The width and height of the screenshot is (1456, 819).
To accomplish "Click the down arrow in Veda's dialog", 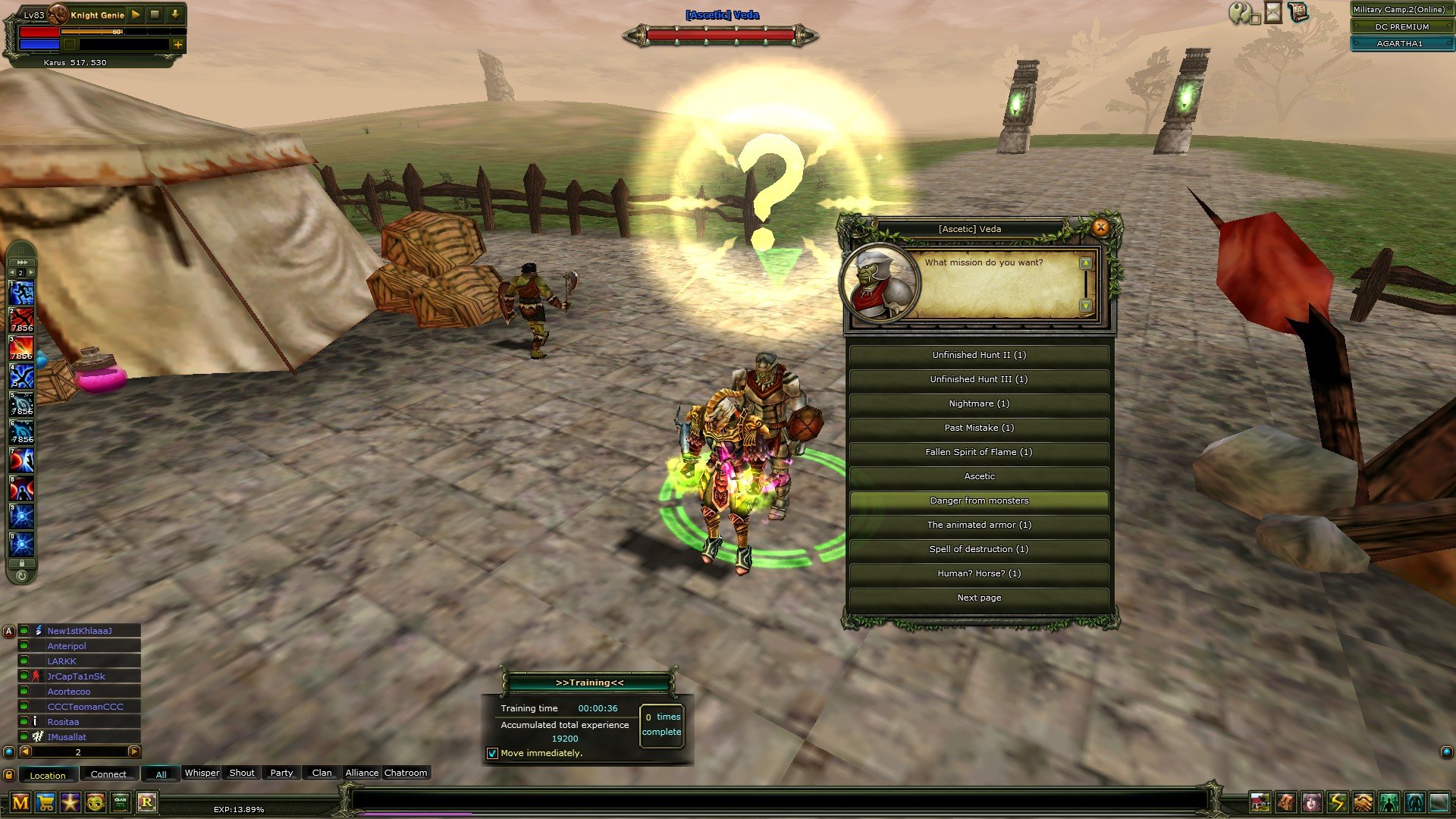I will 1086,306.
